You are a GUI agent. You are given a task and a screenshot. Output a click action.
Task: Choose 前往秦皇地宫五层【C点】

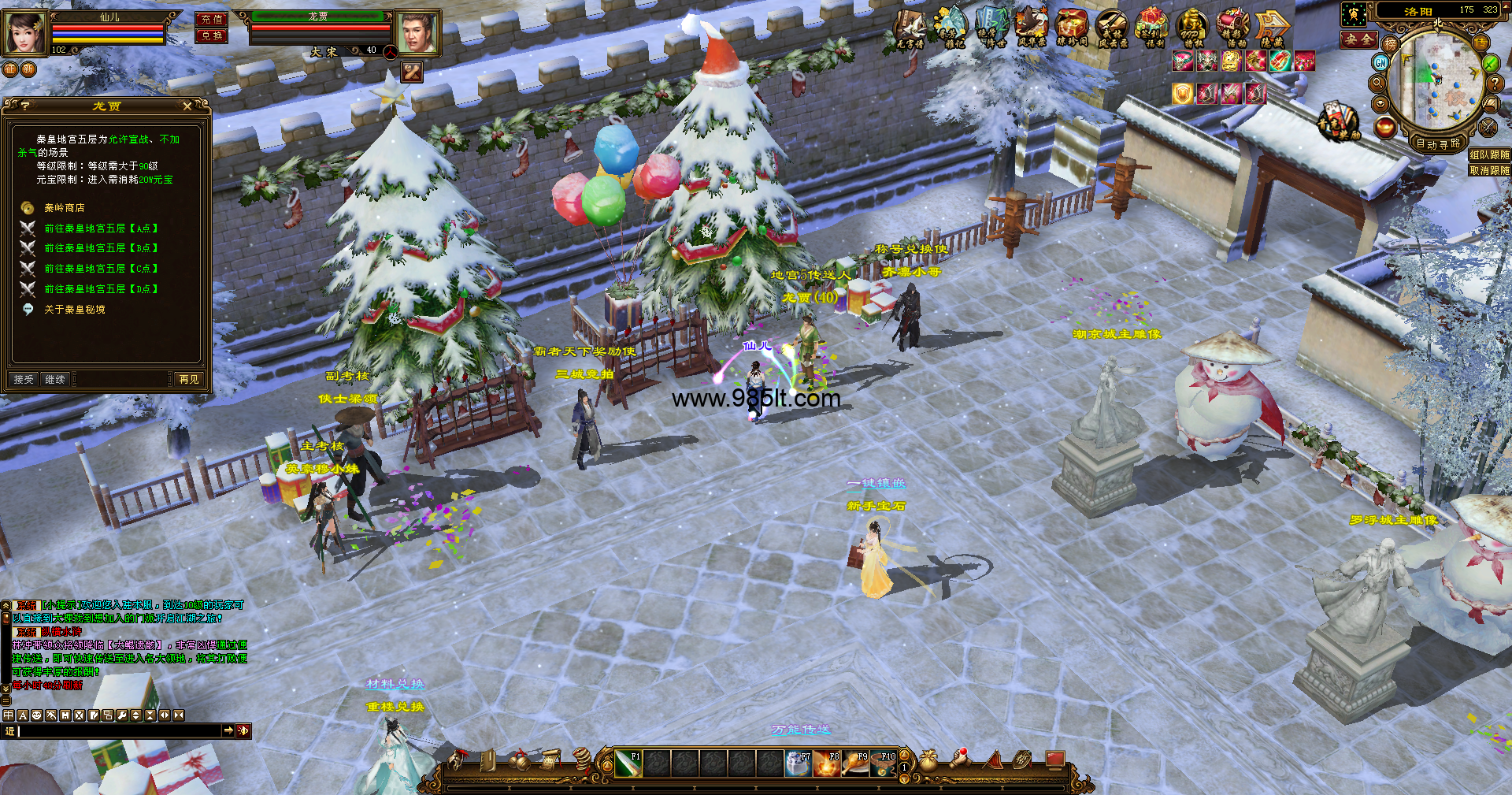coord(101,269)
